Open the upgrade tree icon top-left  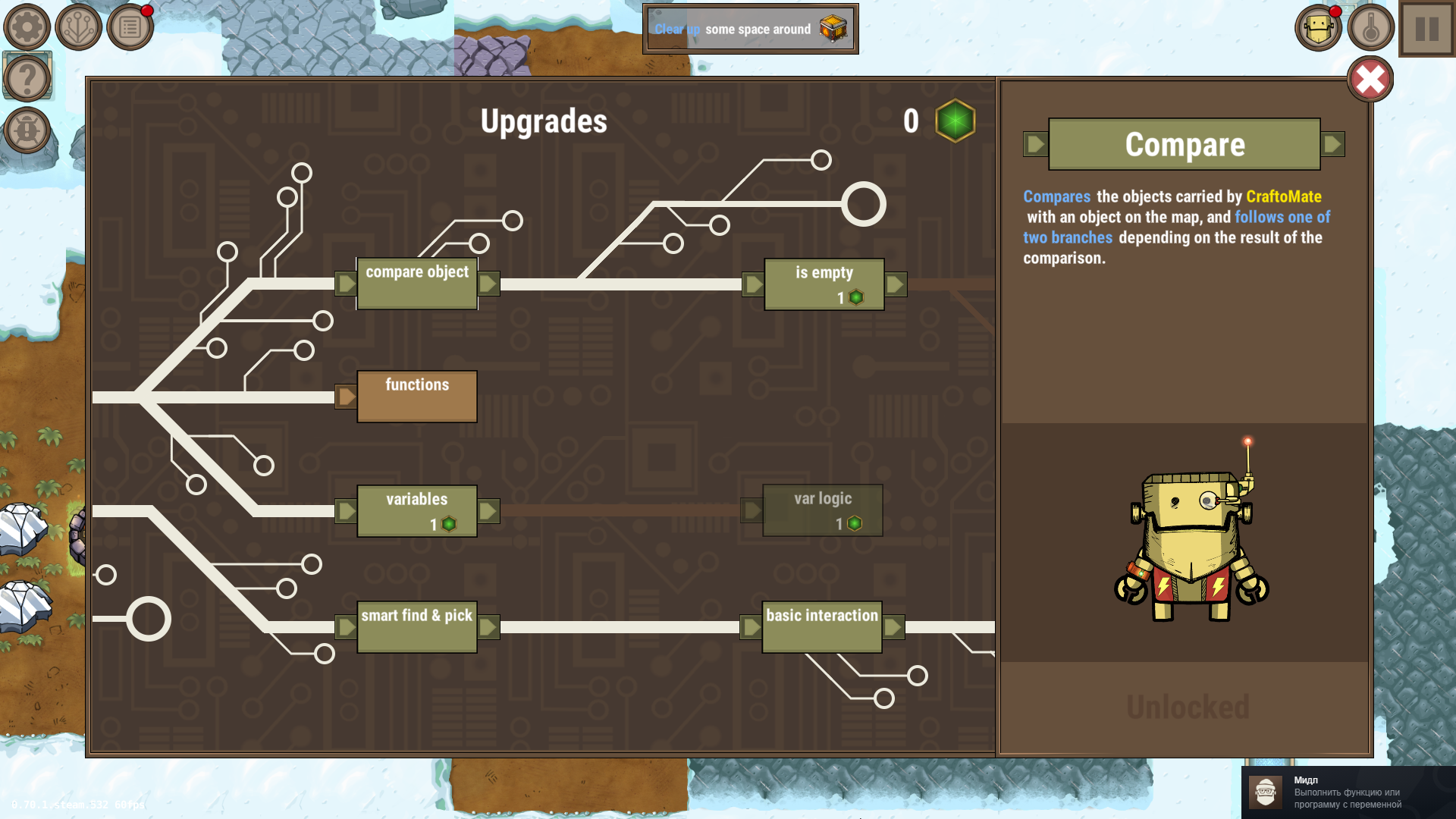click(77, 26)
